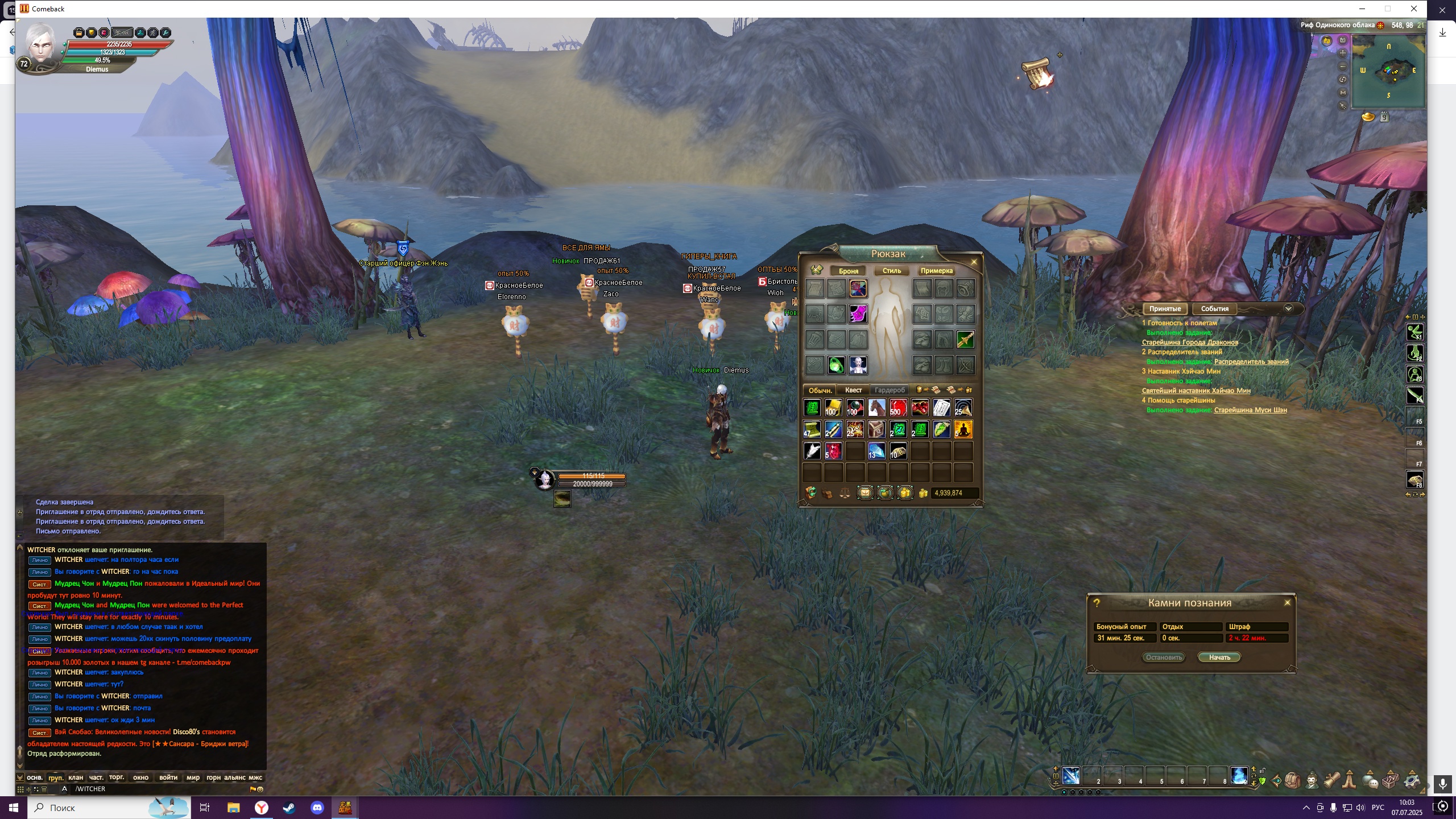Switch to the Стиль equipment tab
The image size is (1456, 819).
[891, 271]
